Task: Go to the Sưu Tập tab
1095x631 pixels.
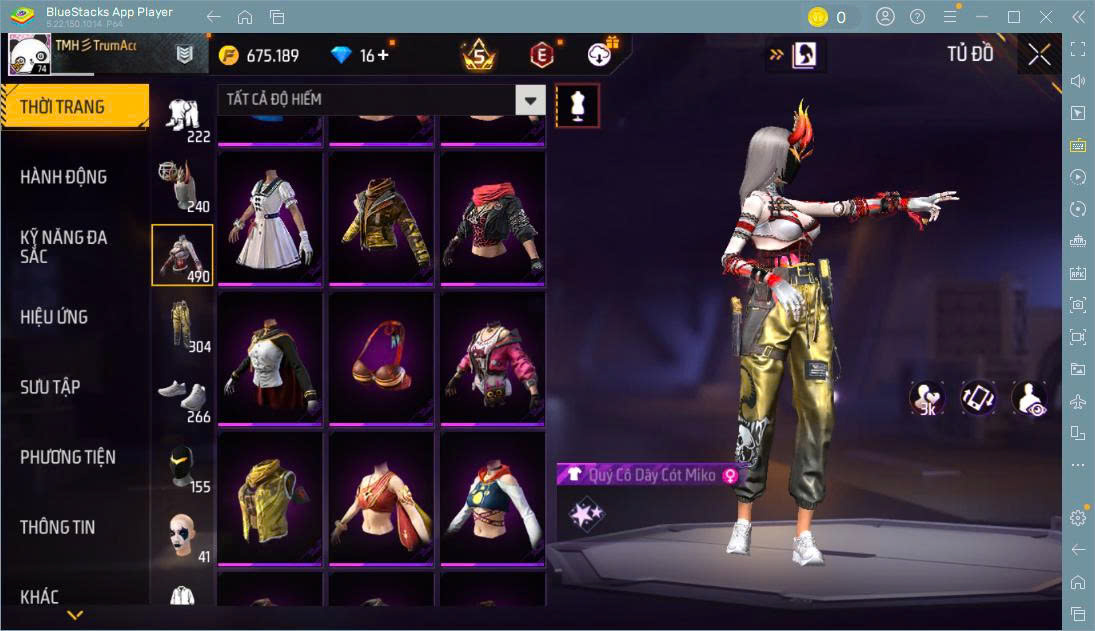Action: pos(50,387)
